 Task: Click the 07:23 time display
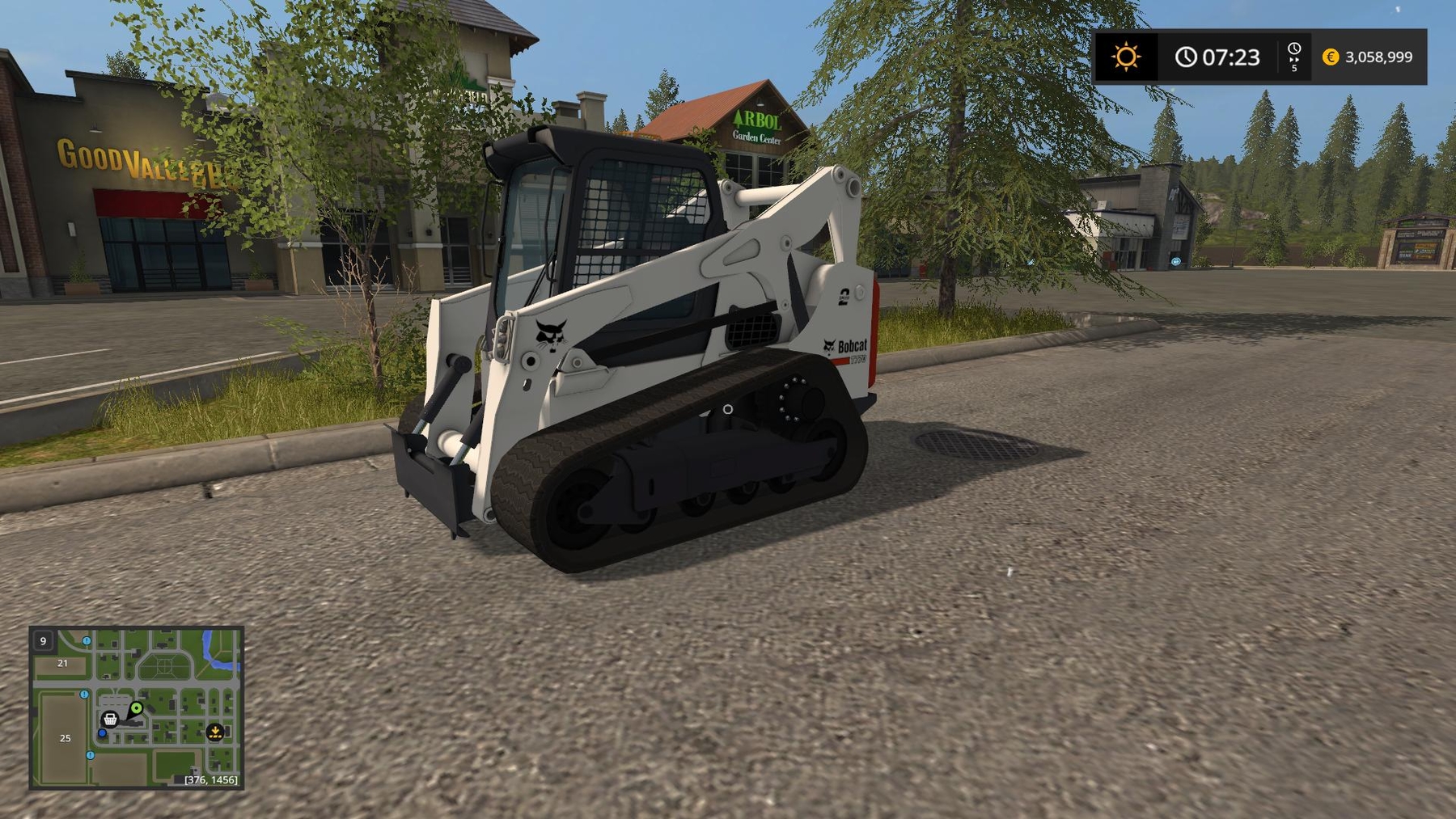coord(1232,57)
